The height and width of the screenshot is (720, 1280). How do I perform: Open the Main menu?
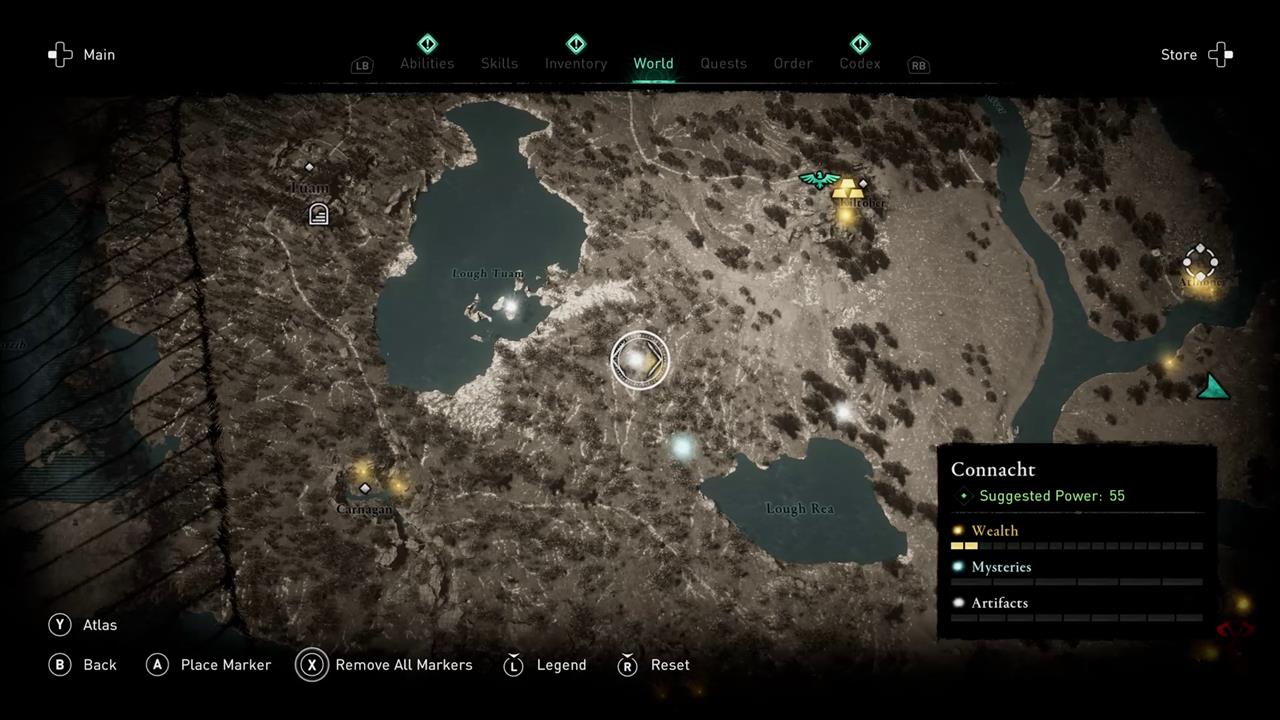tap(82, 55)
